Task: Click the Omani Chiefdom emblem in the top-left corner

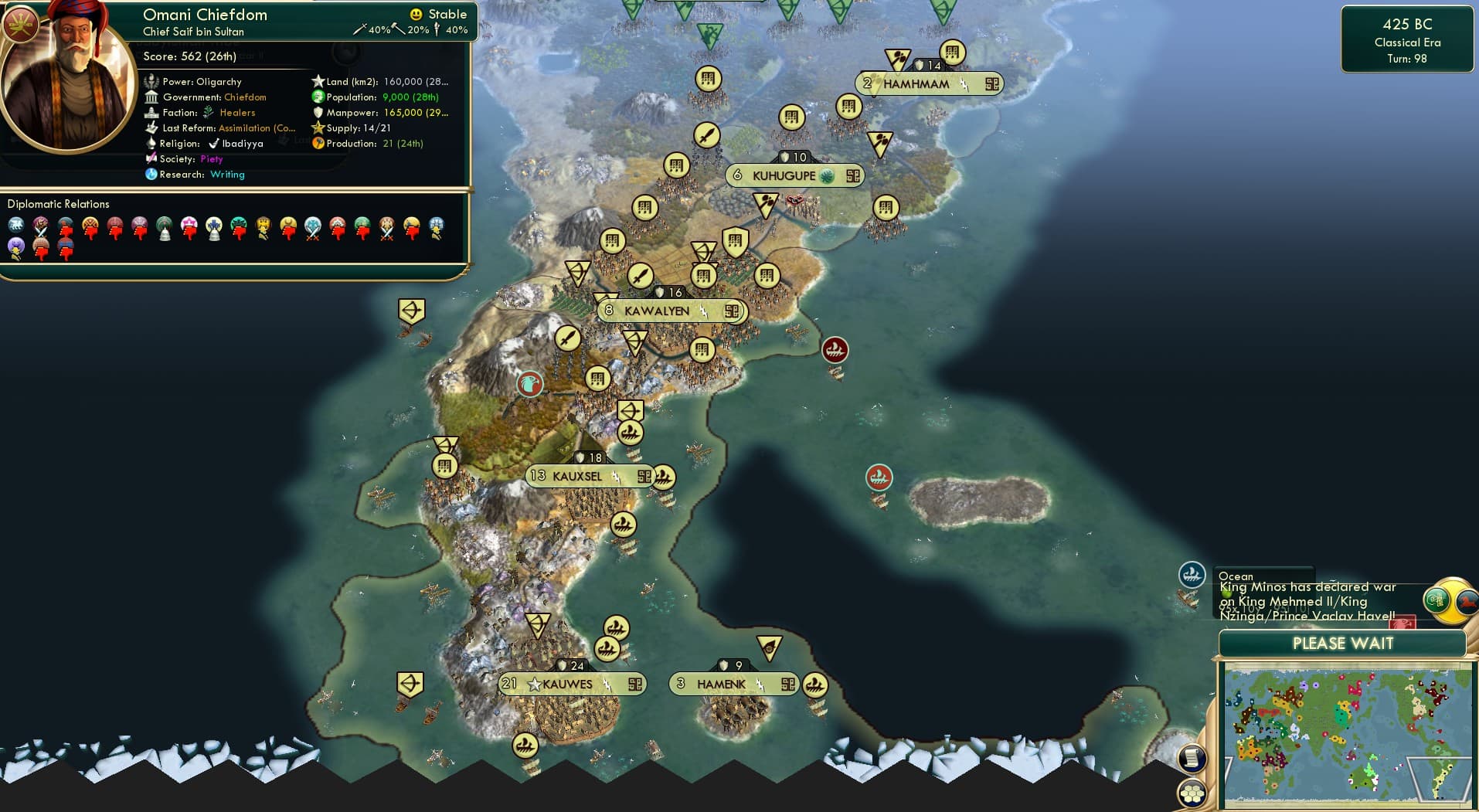Action: click(19, 23)
